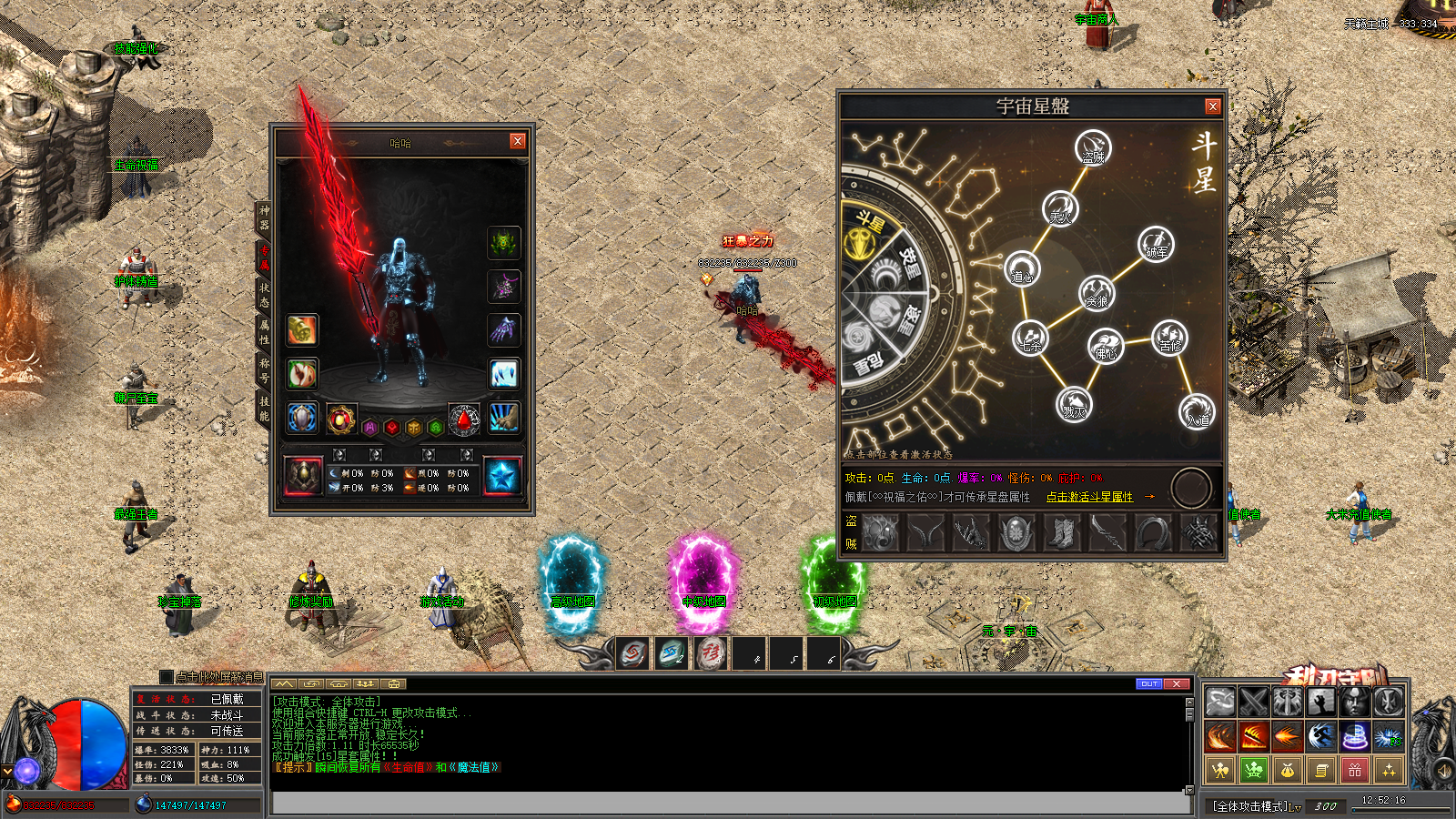Open the 属性 attributes tab
Viewport: 1456px width, 819px height.
click(264, 331)
